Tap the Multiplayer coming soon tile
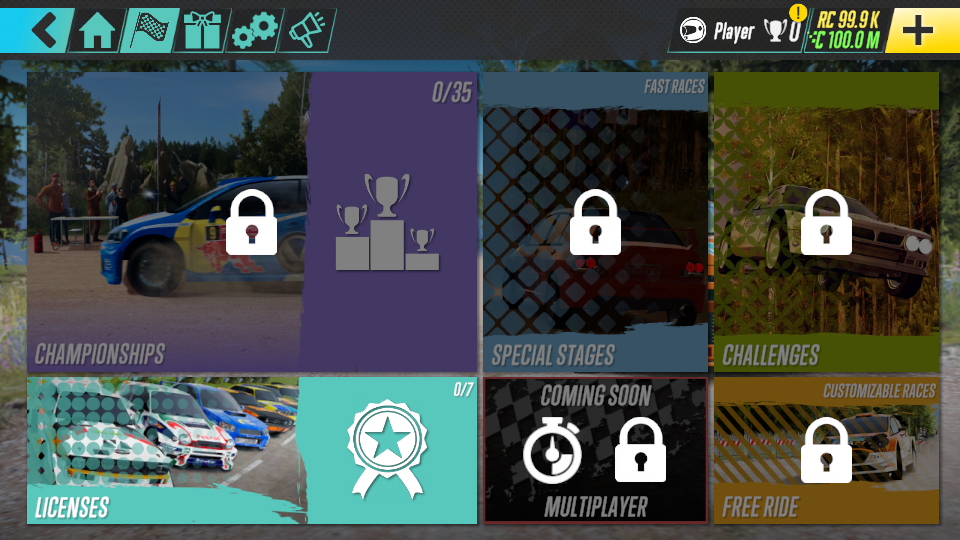This screenshot has width=960, height=540. pyautogui.click(x=595, y=450)
